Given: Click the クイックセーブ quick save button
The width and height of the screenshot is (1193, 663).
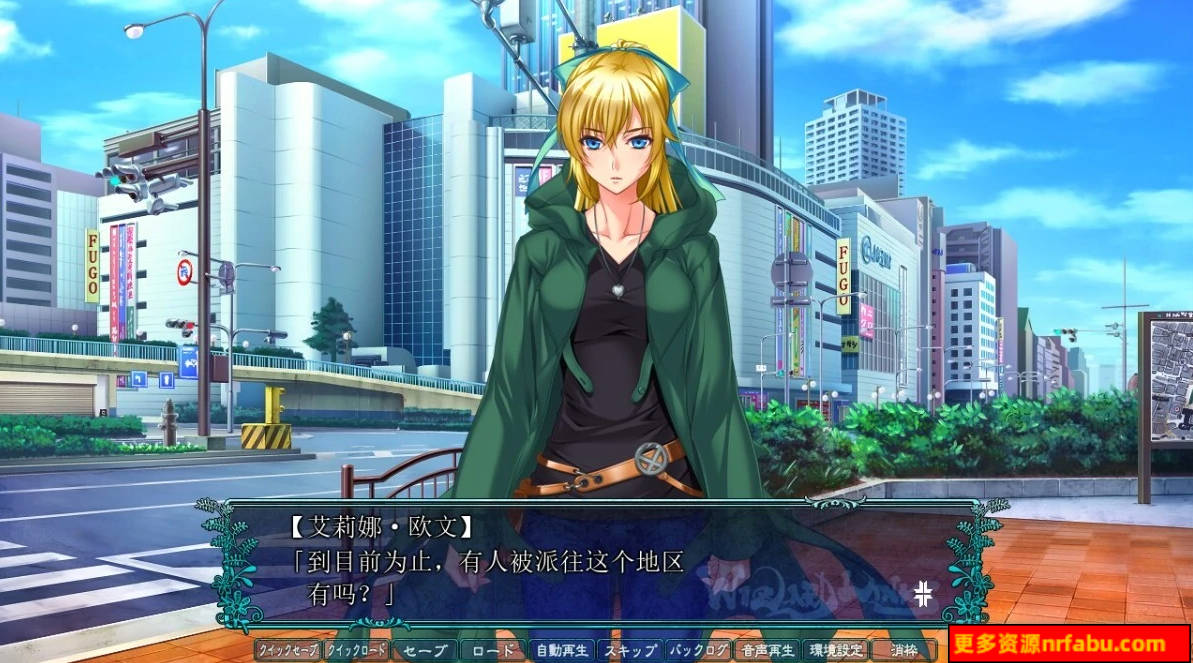Looking at the screenshot, I should point(288,650).
